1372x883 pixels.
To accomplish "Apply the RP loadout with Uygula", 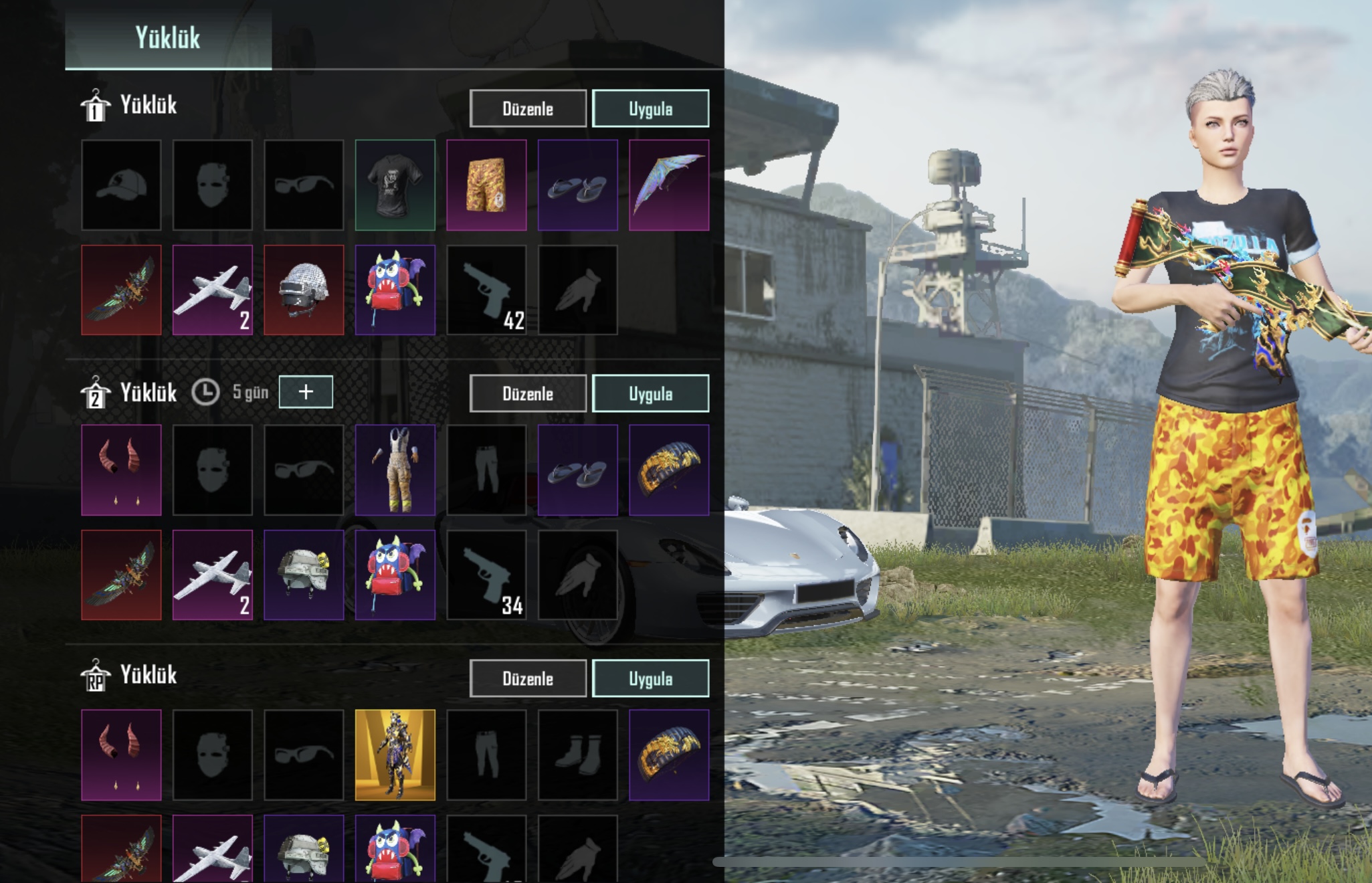I will 650,679.
